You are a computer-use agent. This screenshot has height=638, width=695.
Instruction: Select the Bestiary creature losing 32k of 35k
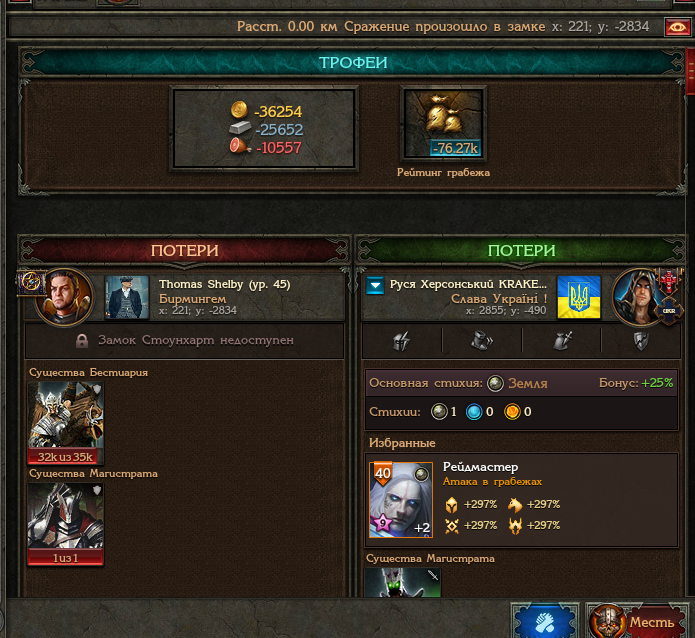(66, 422)
